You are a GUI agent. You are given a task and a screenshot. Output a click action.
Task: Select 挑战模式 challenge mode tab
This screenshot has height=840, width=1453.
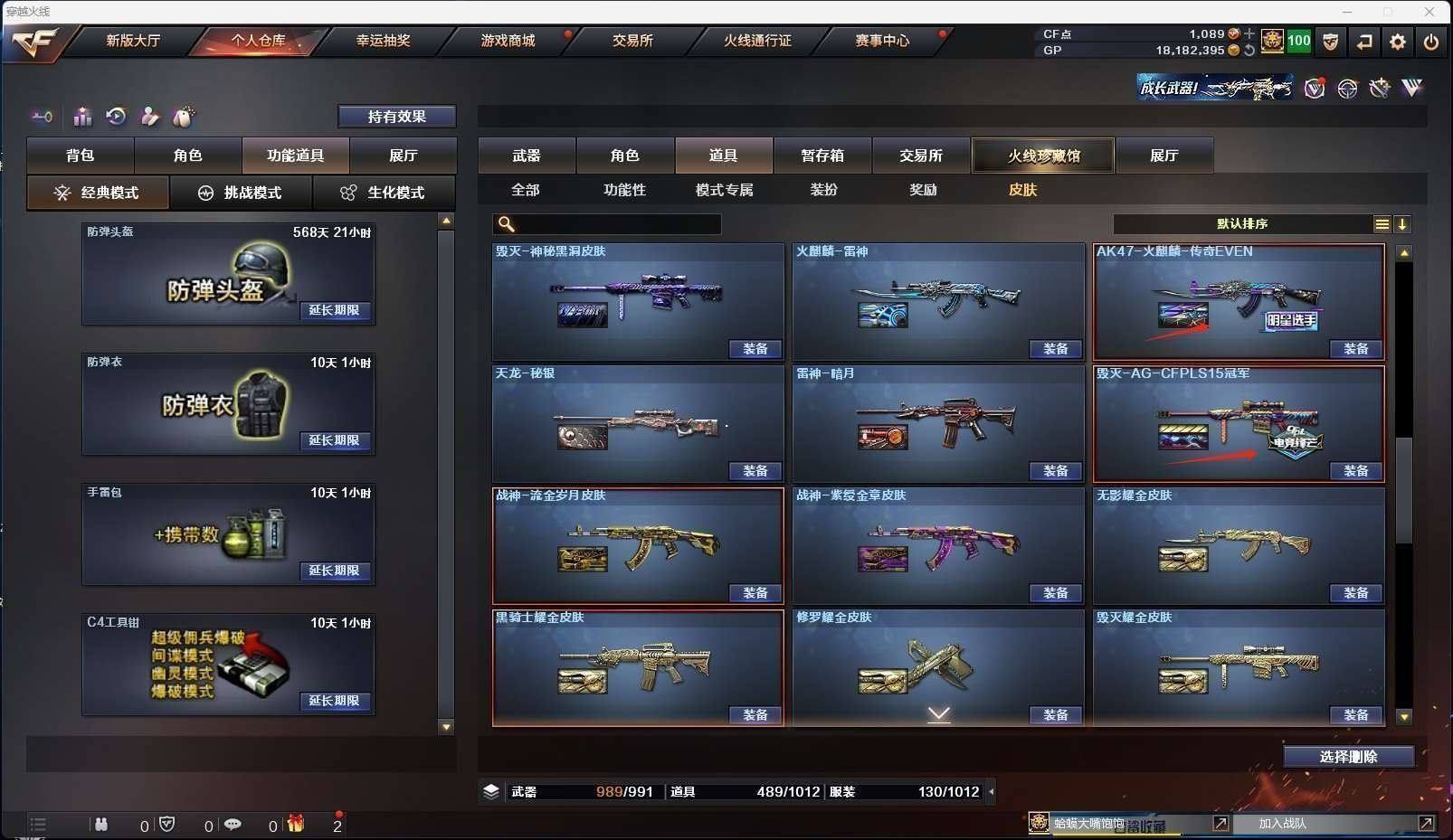click(241, 193)
